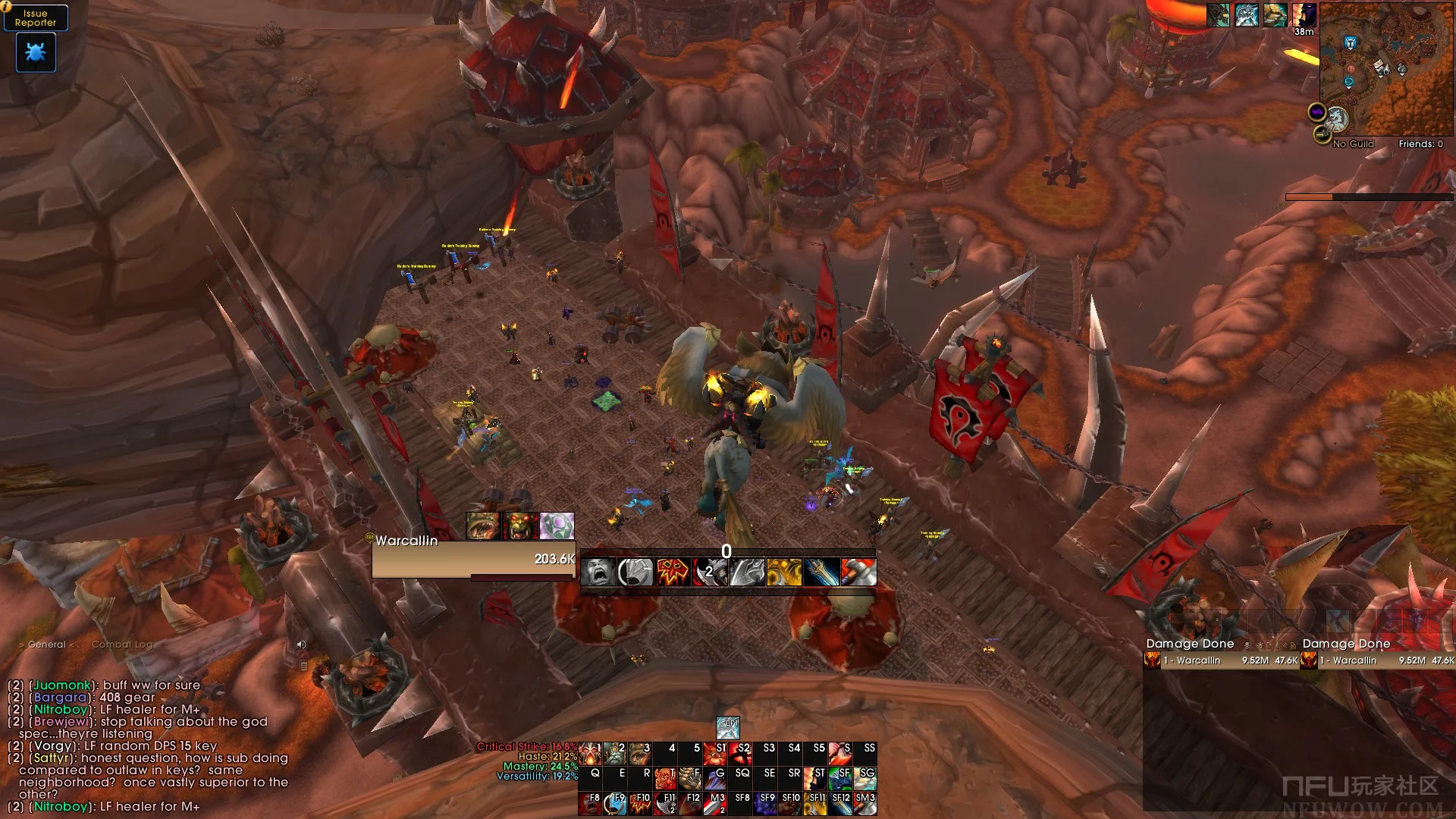This screenshot has height=819, width=1456.
Task: Switch to the Combat Log tab
Action: (122, 645)
